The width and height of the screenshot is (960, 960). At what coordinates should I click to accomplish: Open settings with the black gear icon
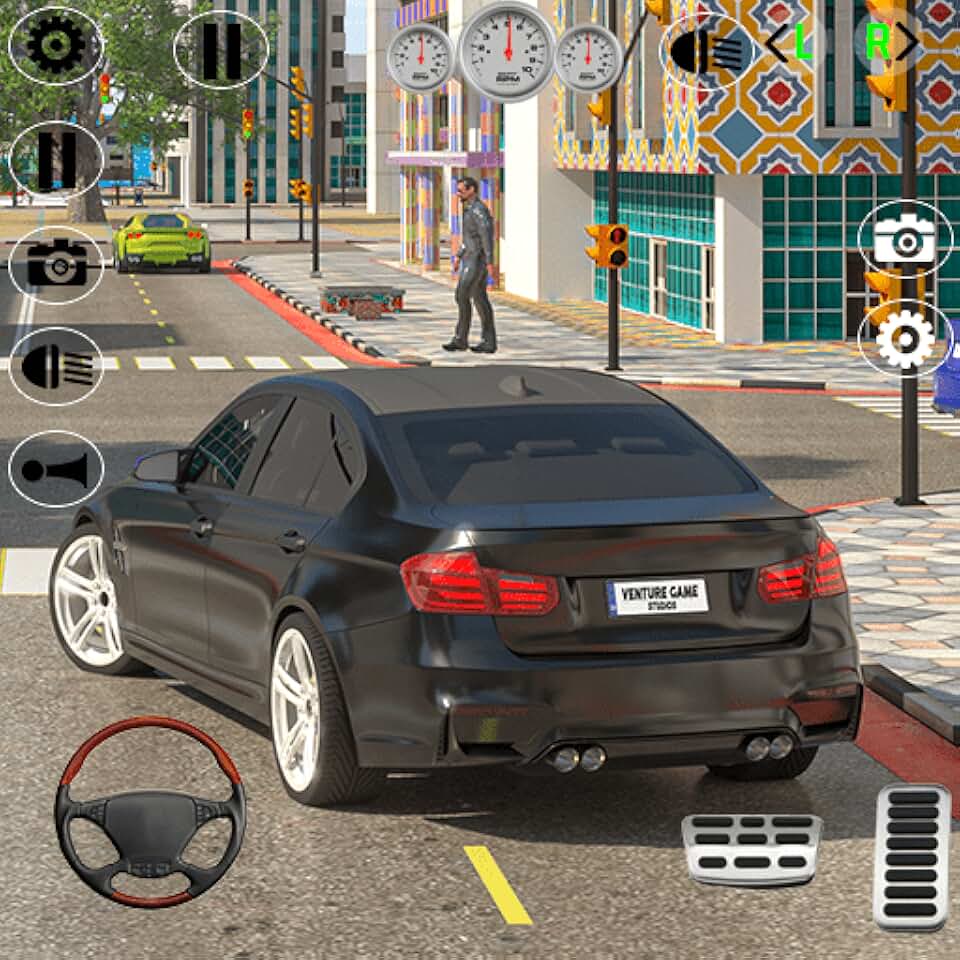pyautogui.click(x=56, y=45)
